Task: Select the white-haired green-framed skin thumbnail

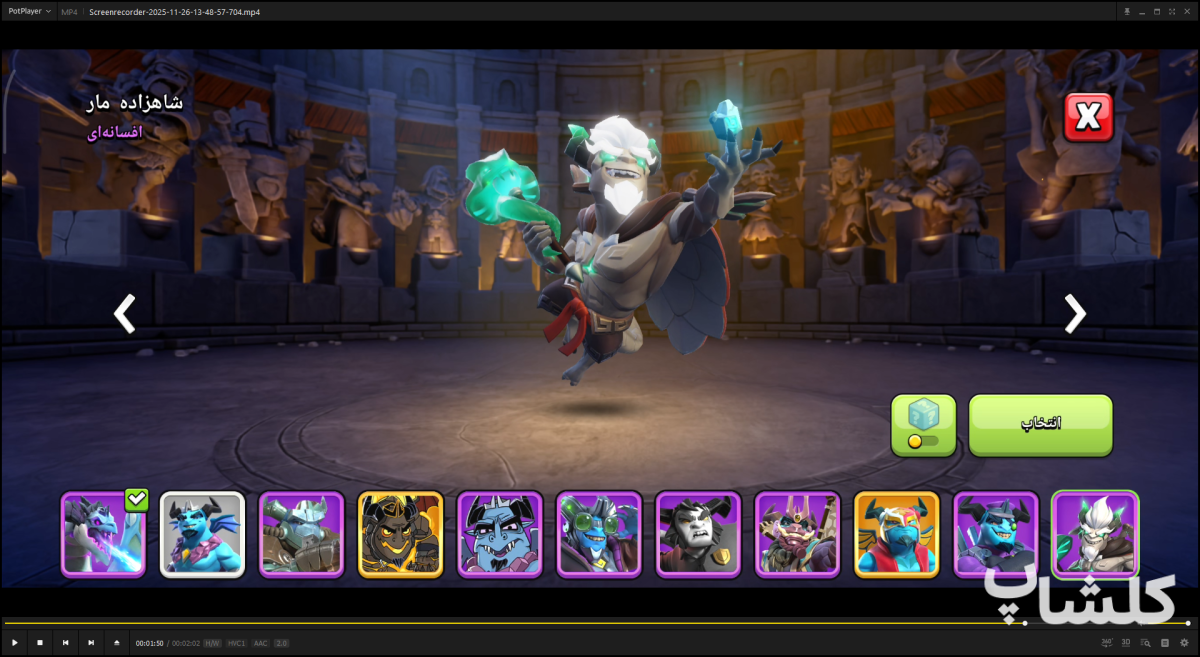Action: (x=1095, y=535)
